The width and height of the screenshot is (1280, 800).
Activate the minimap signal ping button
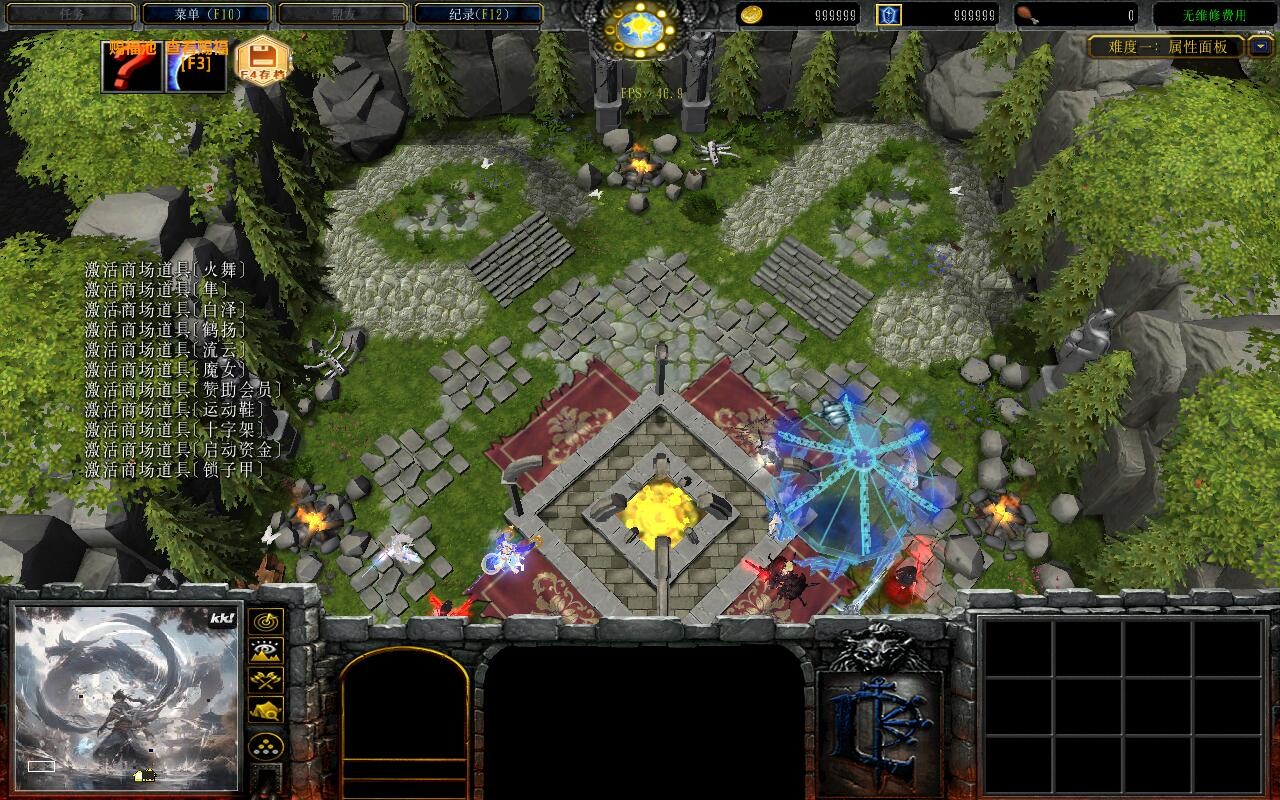(x=266, y=621)
